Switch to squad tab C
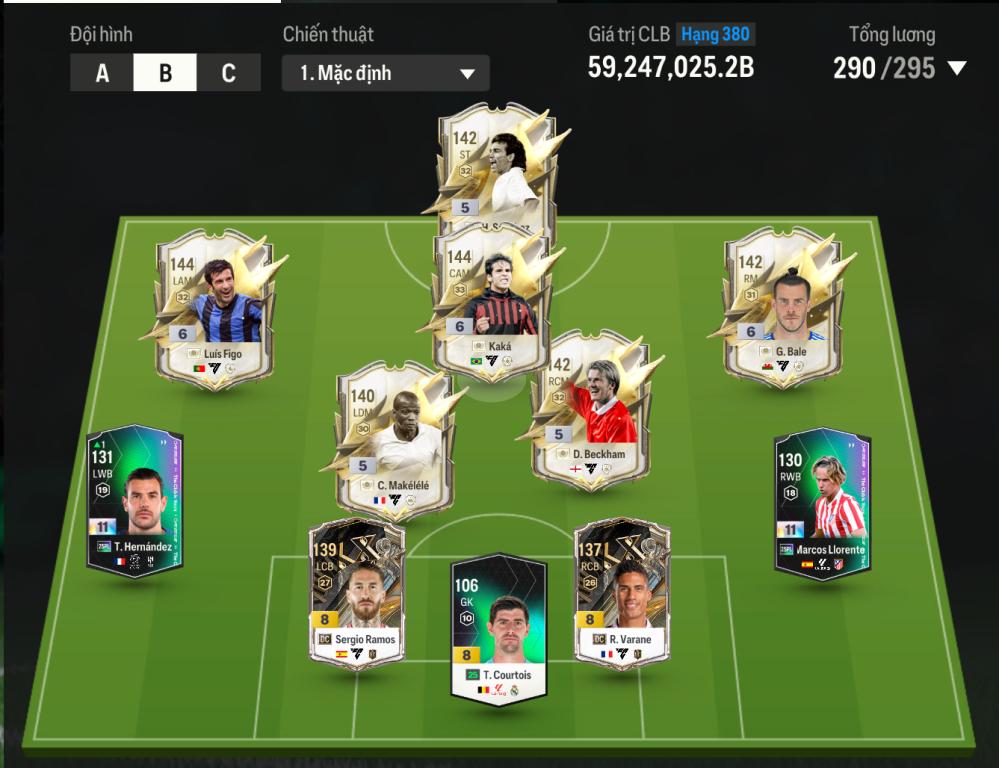This screenshot has width=999, height=768. click(228, 73)
